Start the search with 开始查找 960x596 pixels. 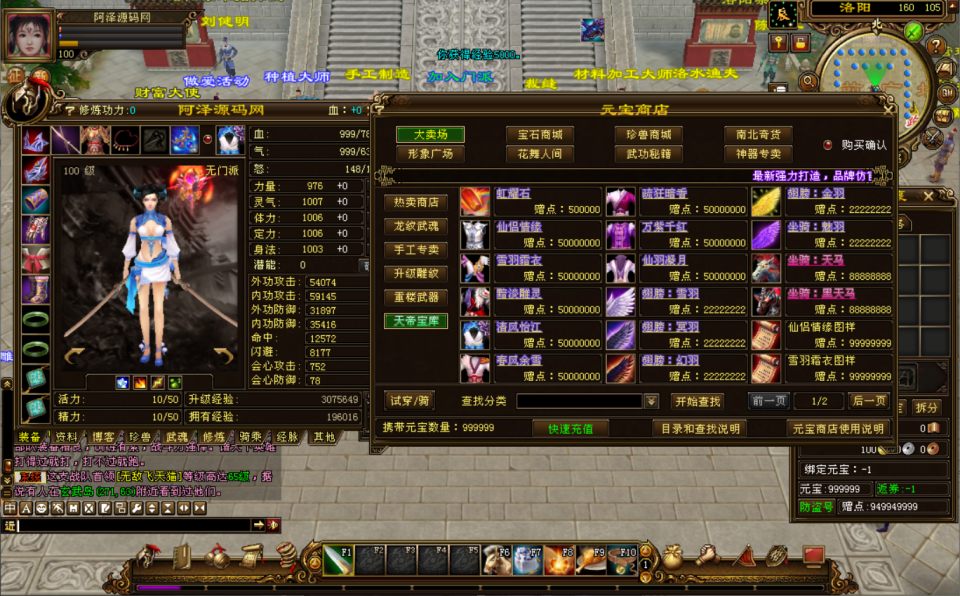(697, 401)
